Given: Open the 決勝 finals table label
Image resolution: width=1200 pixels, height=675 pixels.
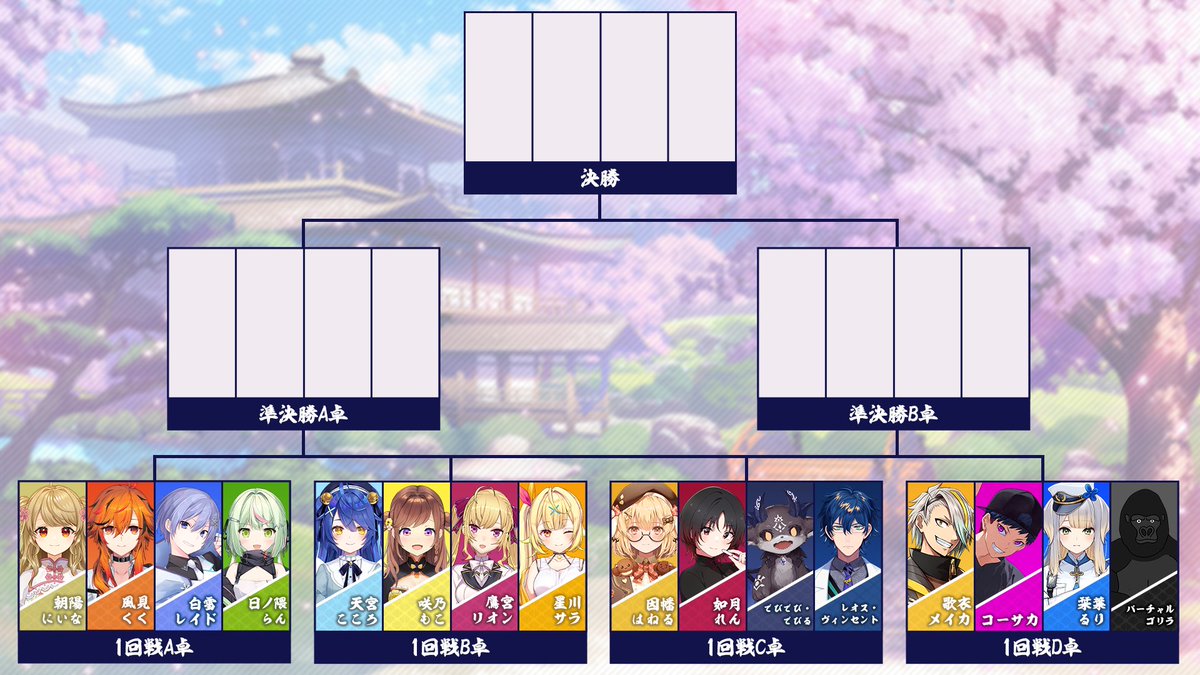Looking at the screenshot, I should point(600,178).
